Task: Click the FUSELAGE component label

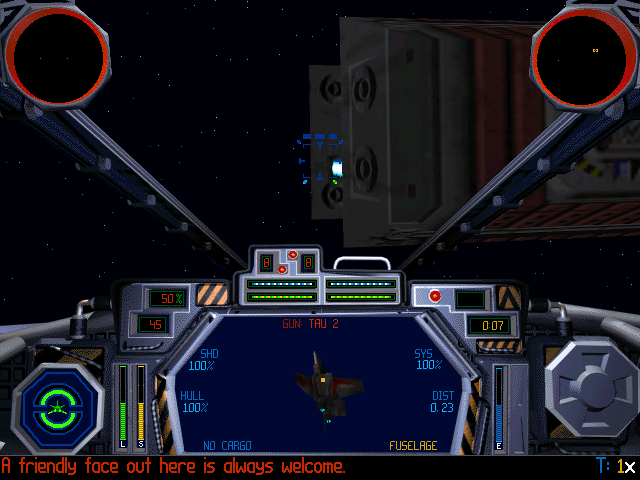Action: click(413, 446)
